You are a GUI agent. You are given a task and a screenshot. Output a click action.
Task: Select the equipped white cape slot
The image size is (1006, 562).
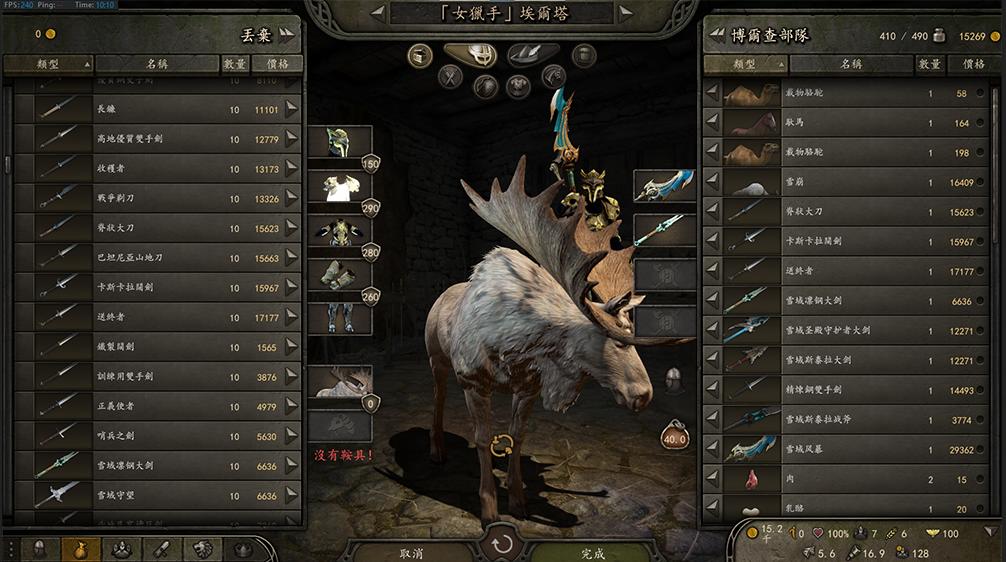point(339,186)
